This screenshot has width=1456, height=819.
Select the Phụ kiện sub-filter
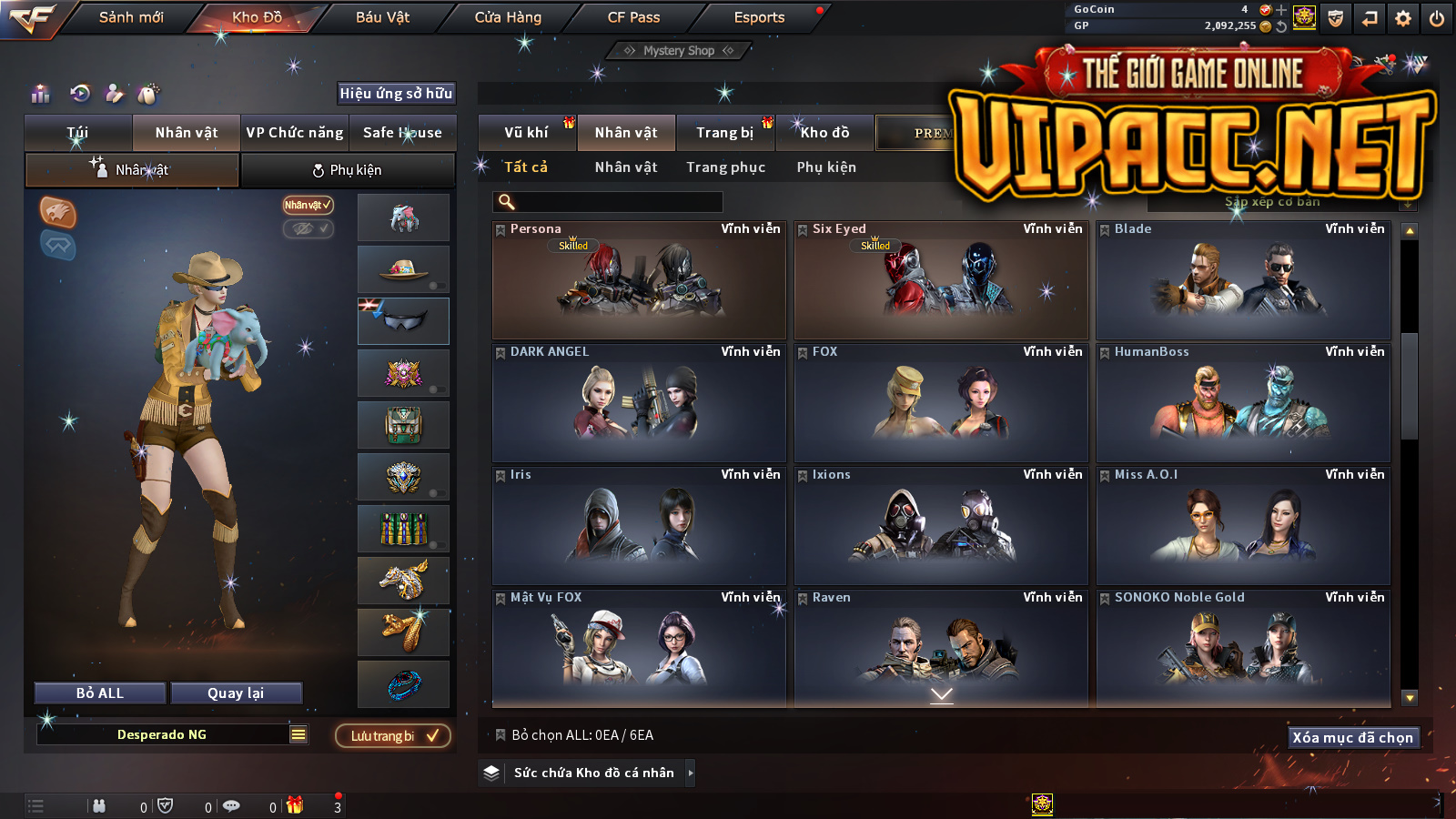click(x=826, y=167)
